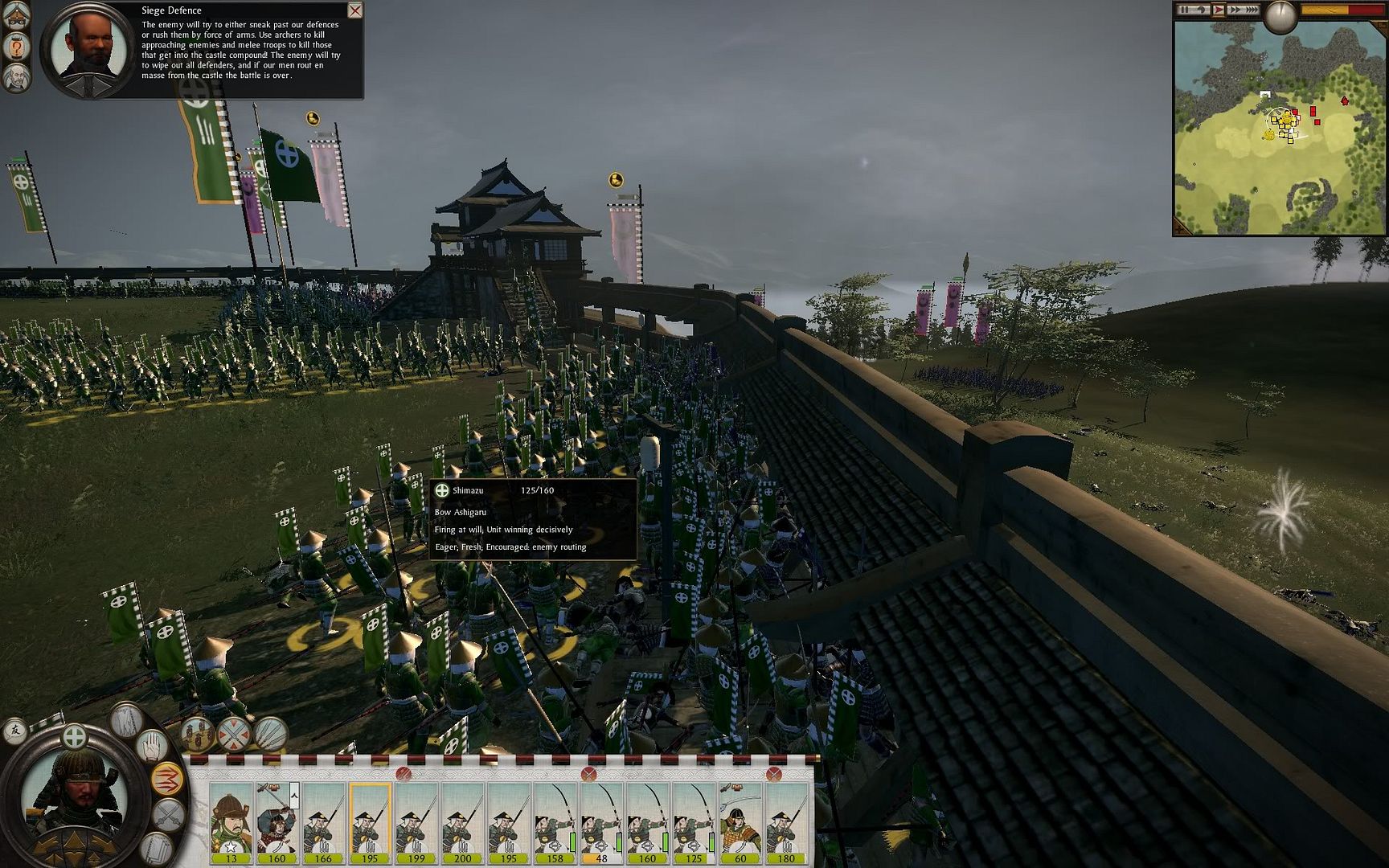
Task: Pause the battle
Action: 1184,10
